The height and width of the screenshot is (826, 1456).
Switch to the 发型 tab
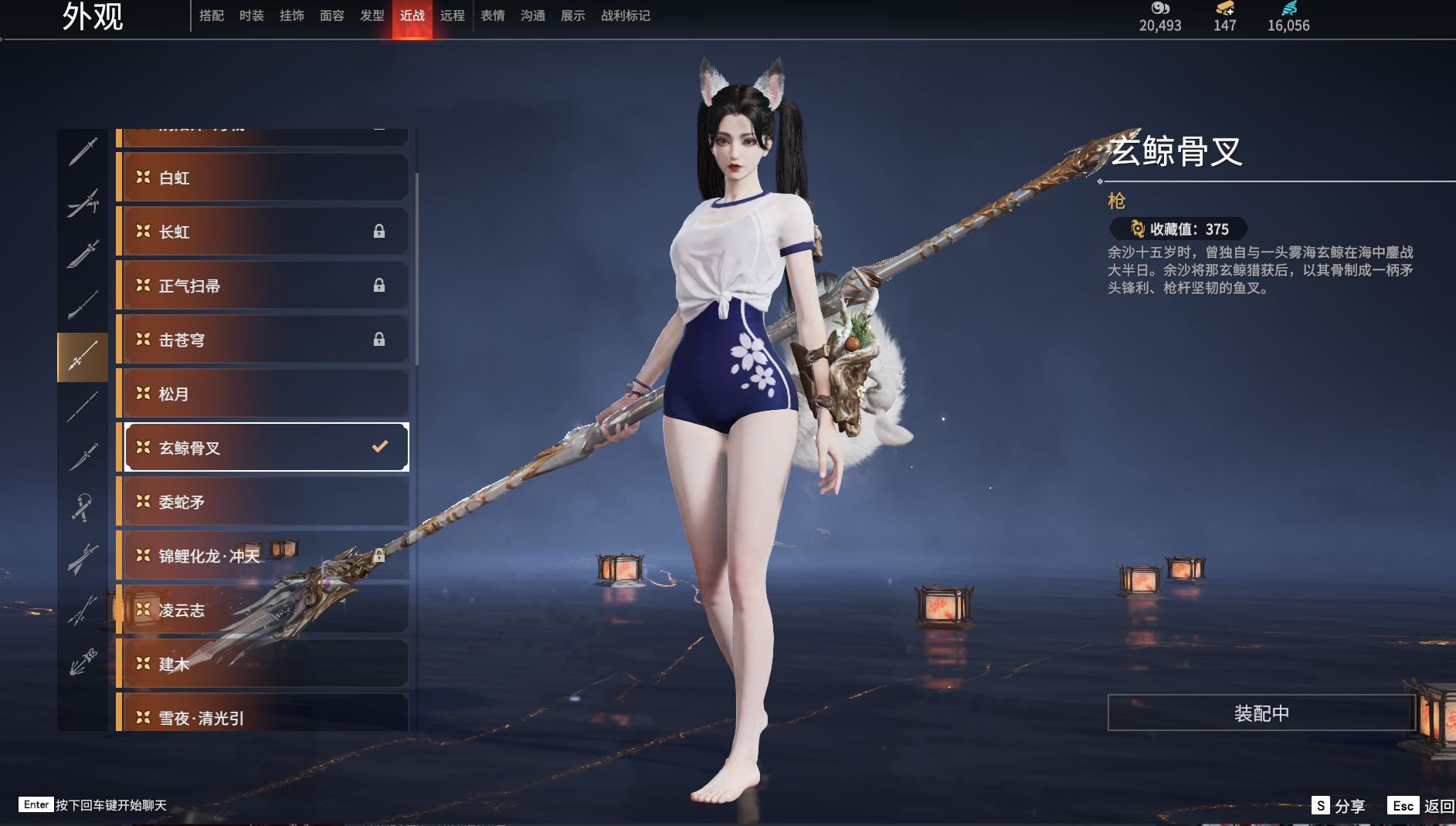point(372,15)
